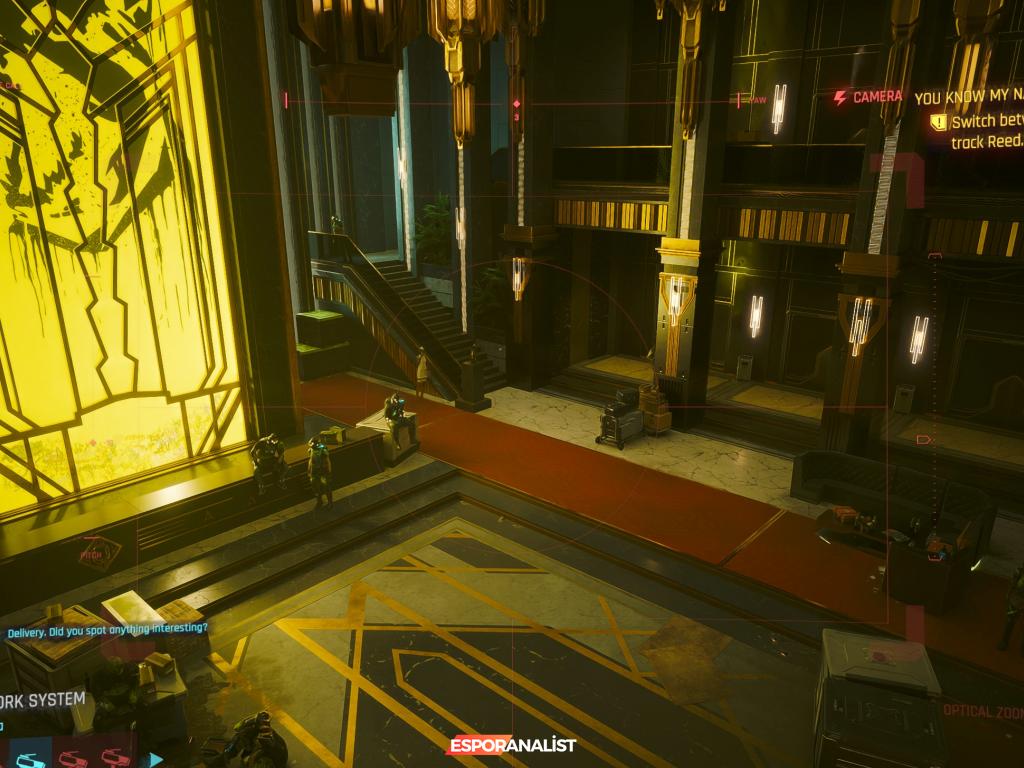
Task: Click the yellow objective marker beside Switch
Action: coord(937,122)
